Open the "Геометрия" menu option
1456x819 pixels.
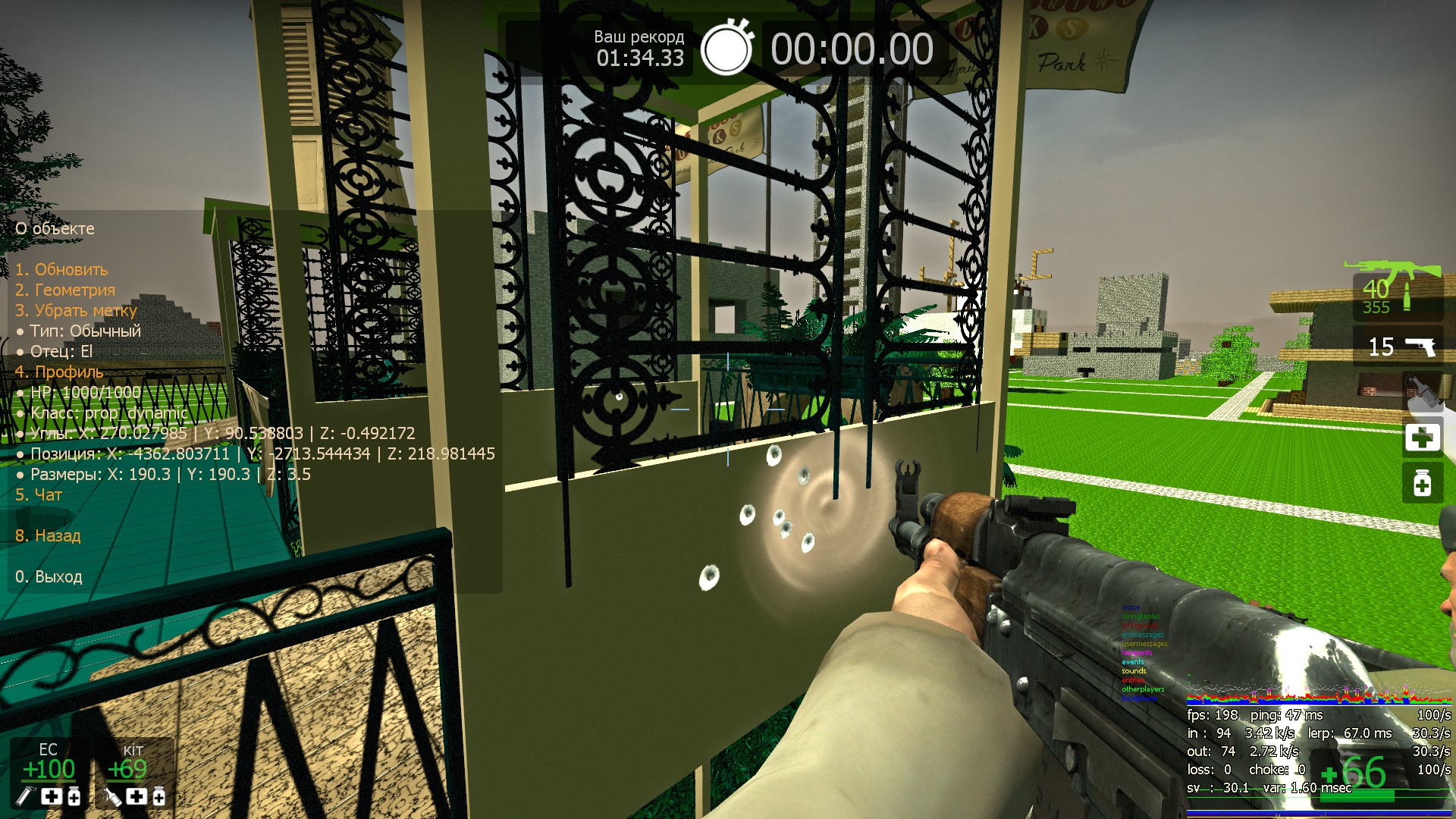65,290
